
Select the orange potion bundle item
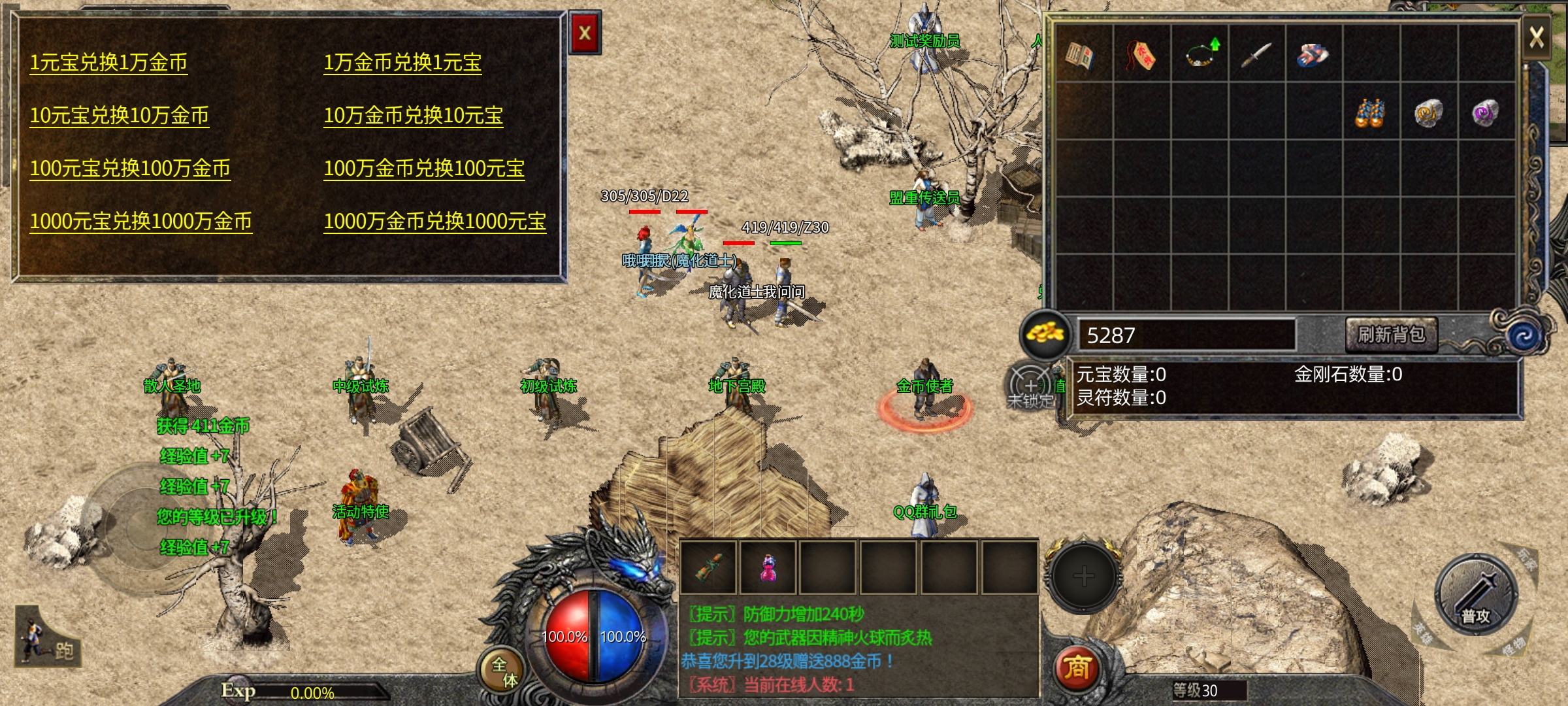pos(1370,113)
